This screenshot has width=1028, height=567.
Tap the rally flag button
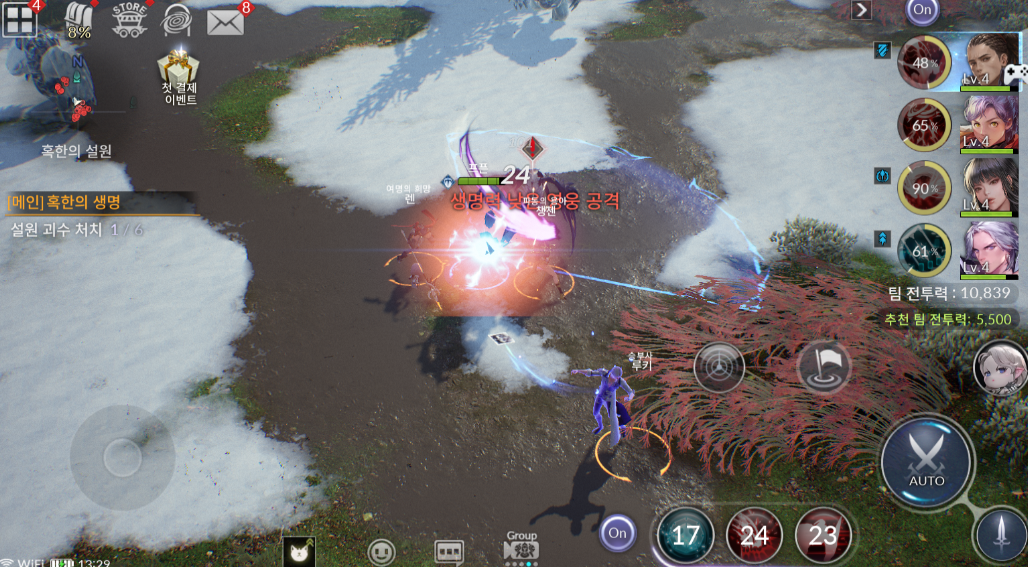click(824, 366)
